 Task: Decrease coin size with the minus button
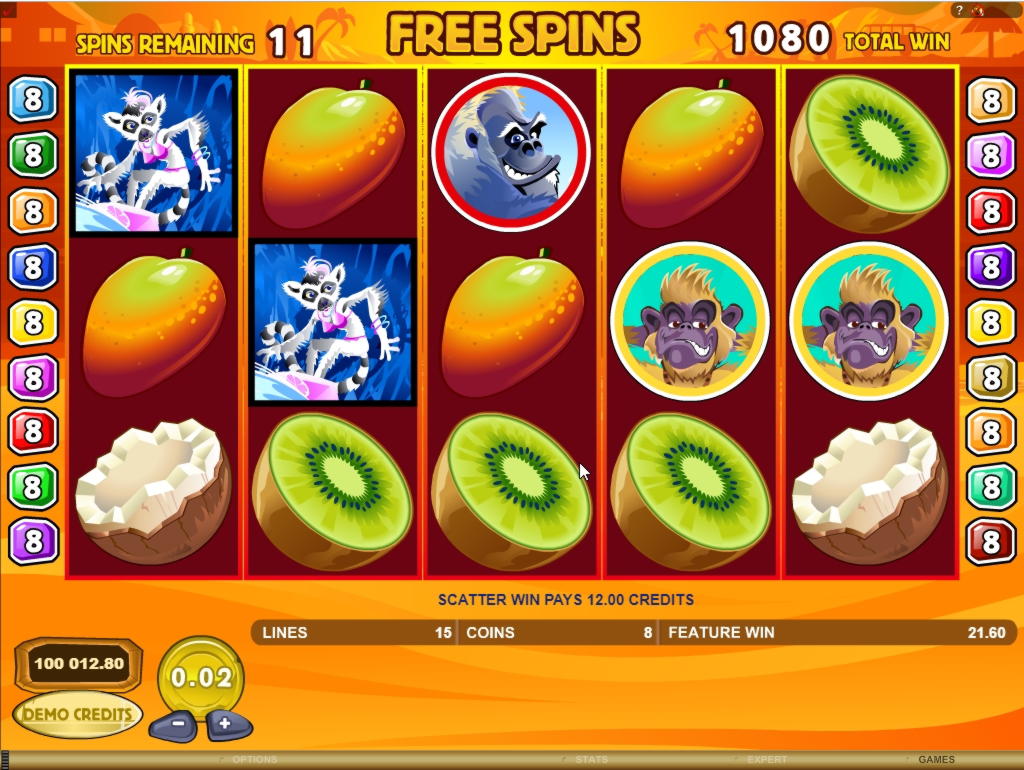(177, 723)
